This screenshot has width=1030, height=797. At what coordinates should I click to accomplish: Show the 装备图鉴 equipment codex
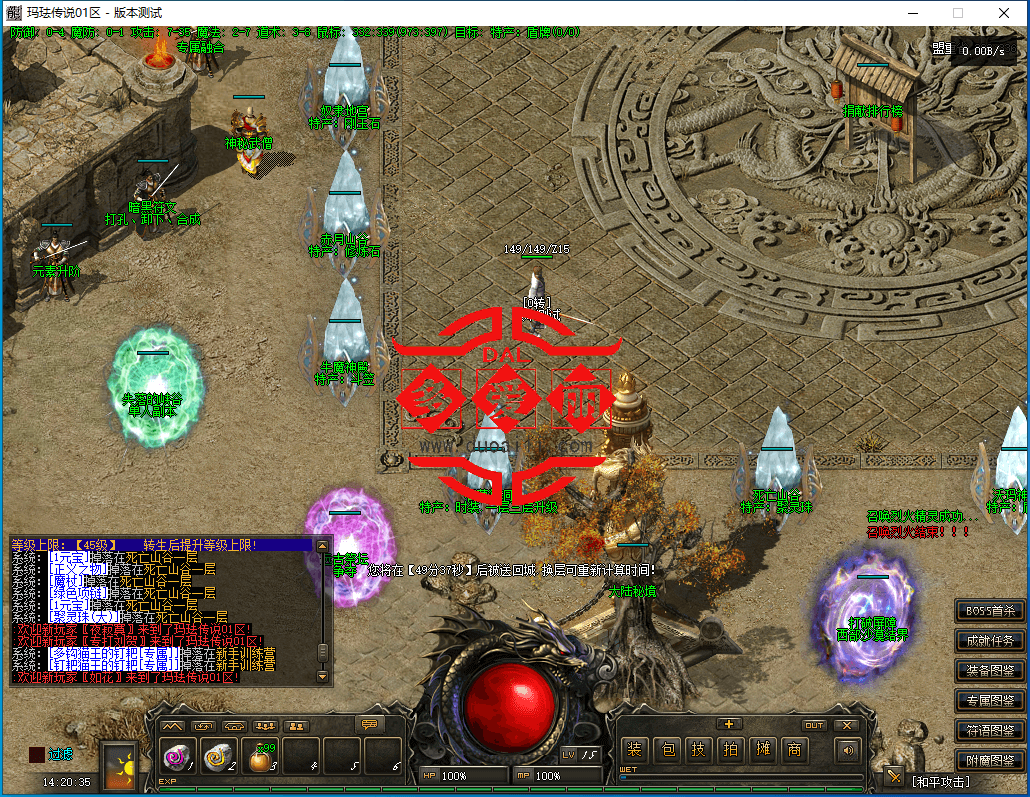pyautogui.click(x=989, y=670)
